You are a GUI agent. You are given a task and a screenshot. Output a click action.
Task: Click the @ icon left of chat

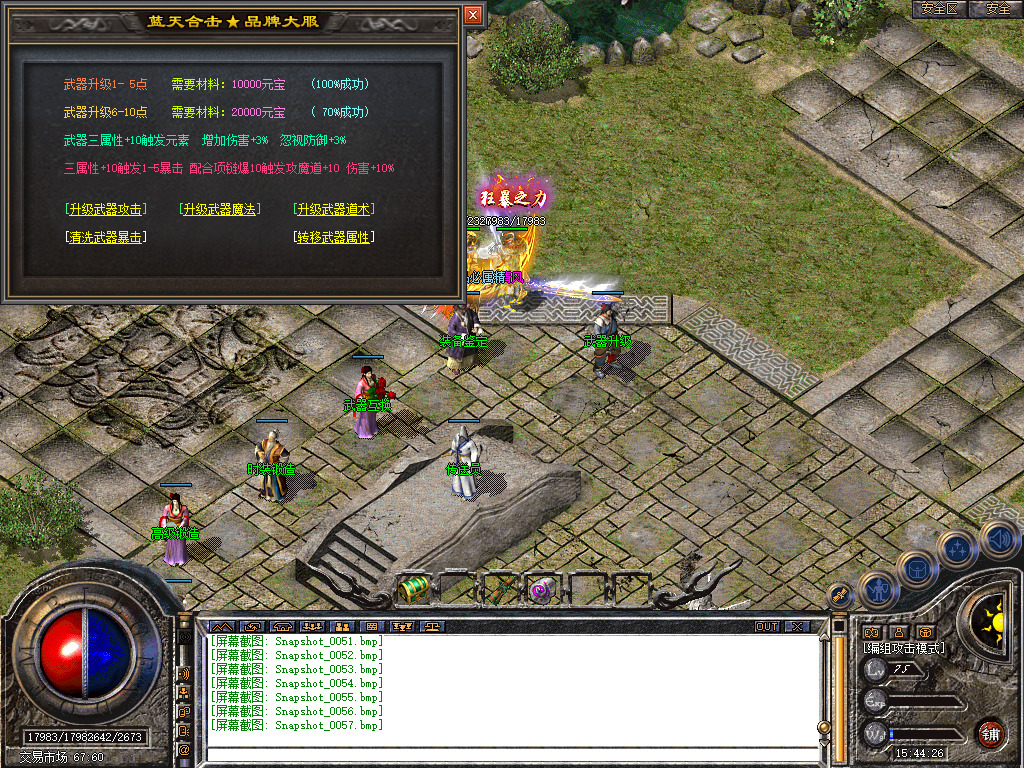184,749
